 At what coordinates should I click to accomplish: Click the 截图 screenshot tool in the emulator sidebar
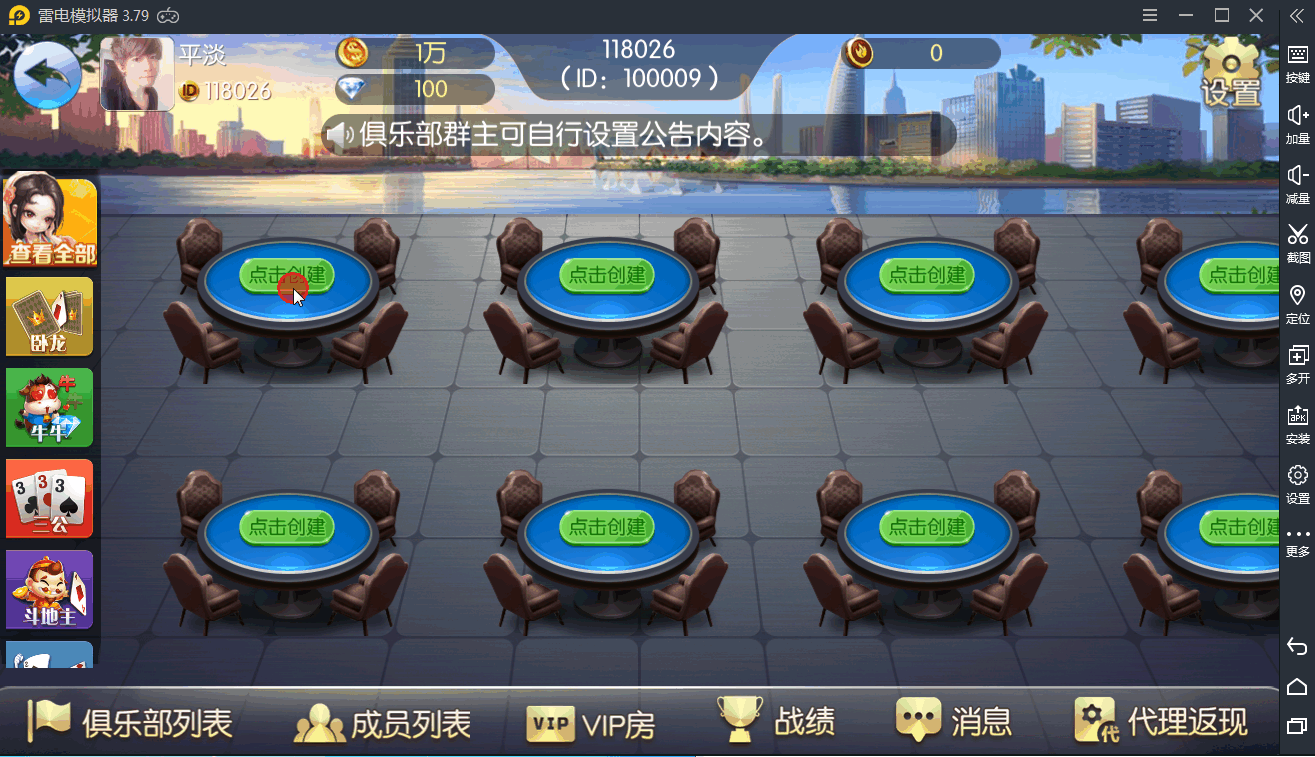[1297, 243]
